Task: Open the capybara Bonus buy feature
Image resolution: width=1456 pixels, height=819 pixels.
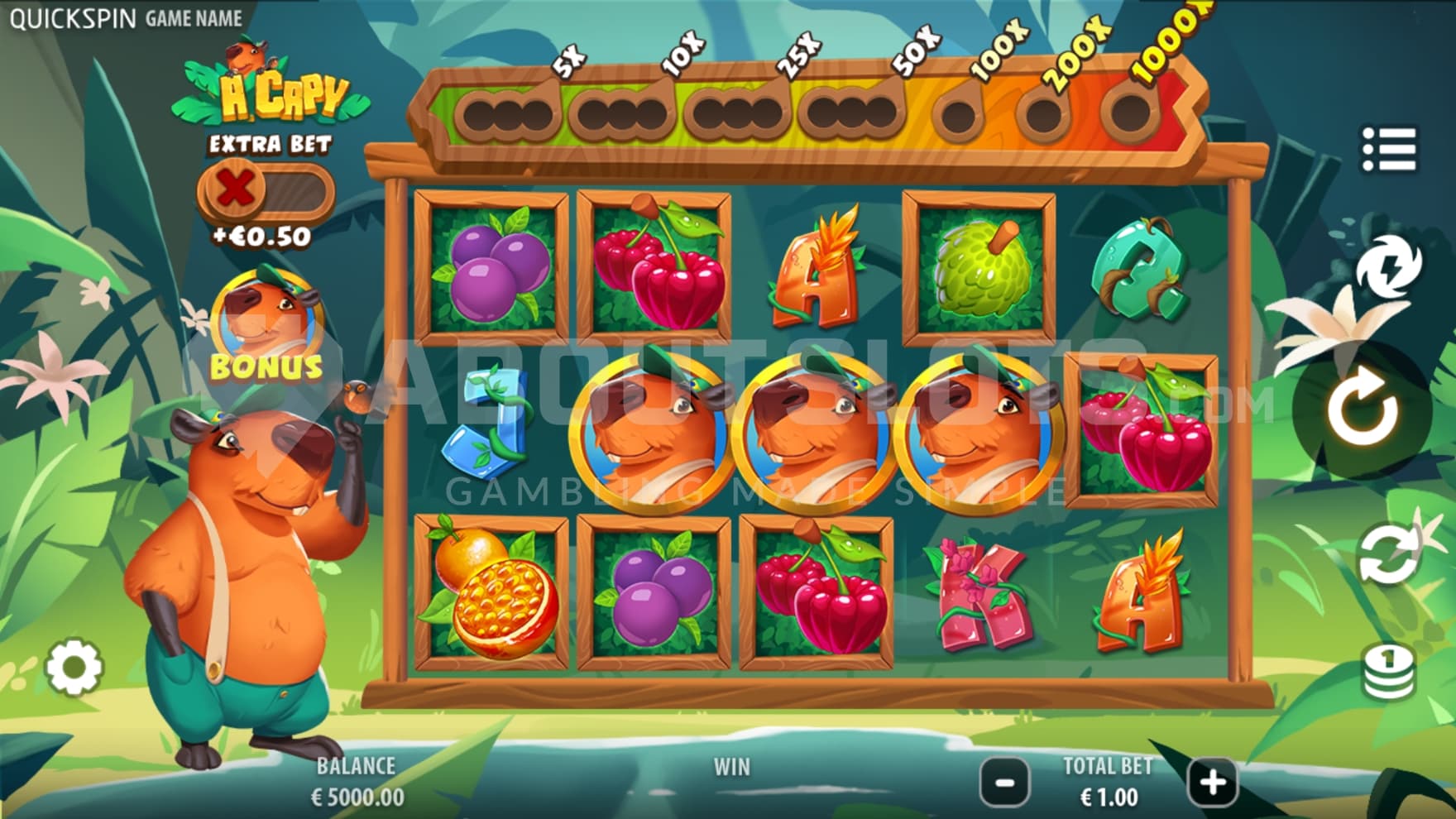Action: click(x=266, y=328)
